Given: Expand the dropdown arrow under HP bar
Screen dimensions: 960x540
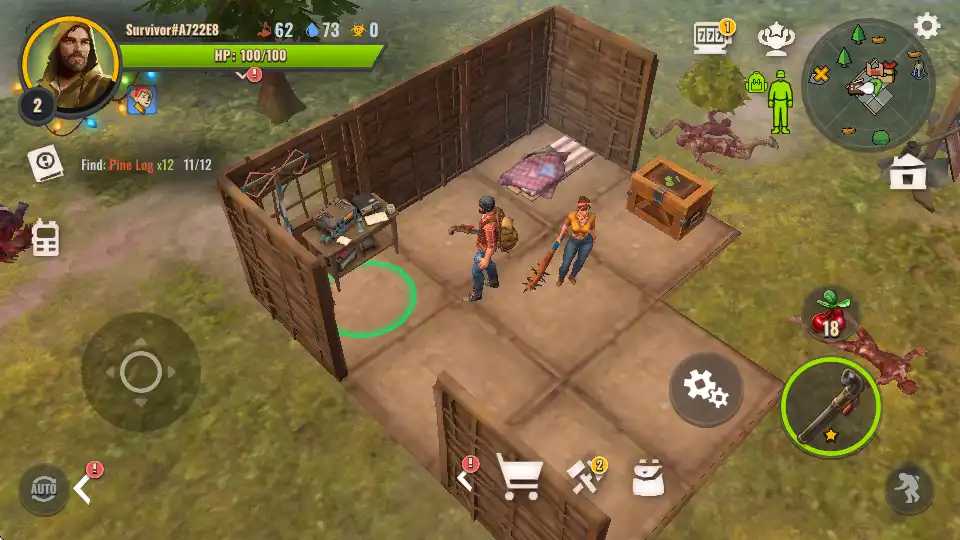Looking at the screenshot, I should pos(245,74).
